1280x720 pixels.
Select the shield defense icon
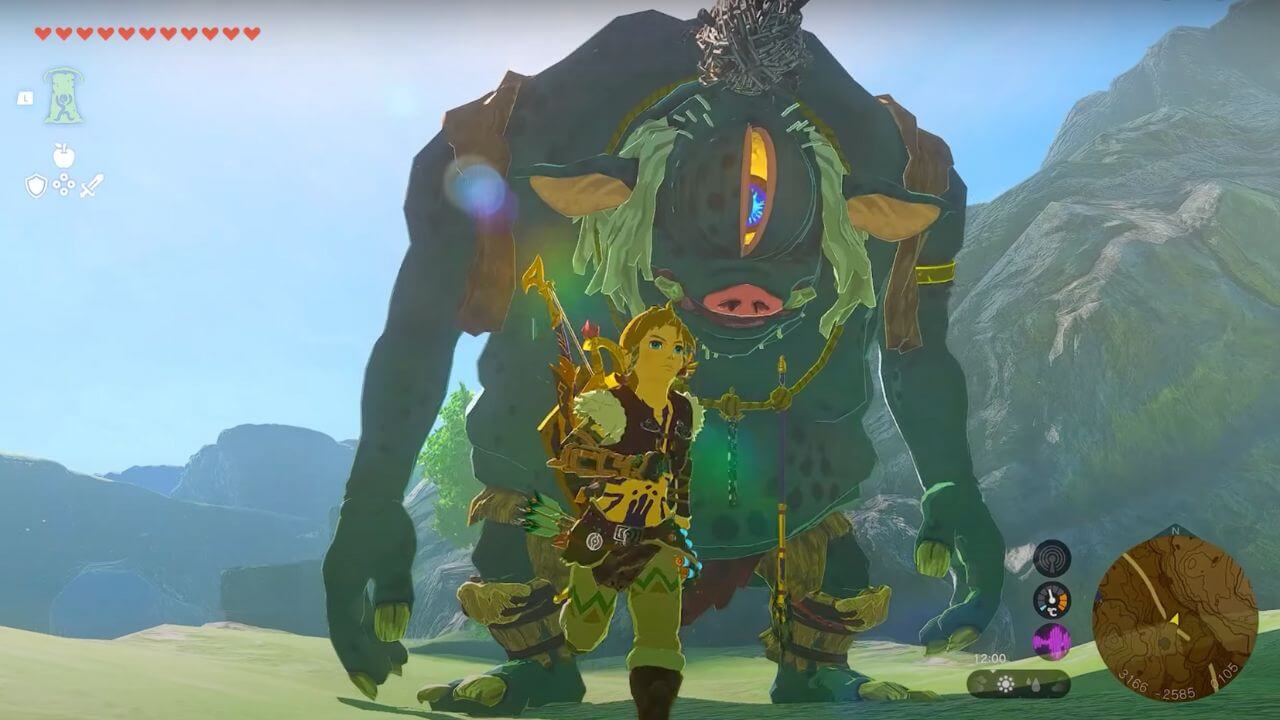point(35,184)
